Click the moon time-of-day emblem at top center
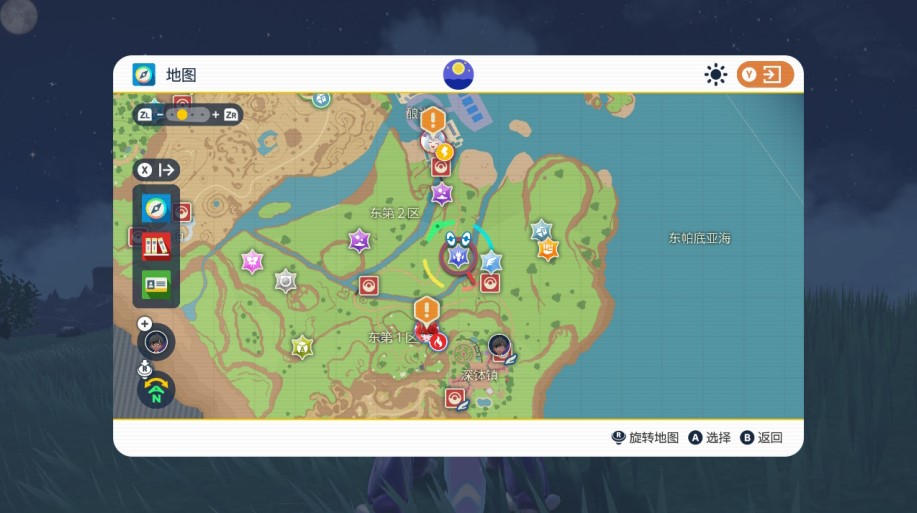917x513 pixels. [x=458, y=74]
